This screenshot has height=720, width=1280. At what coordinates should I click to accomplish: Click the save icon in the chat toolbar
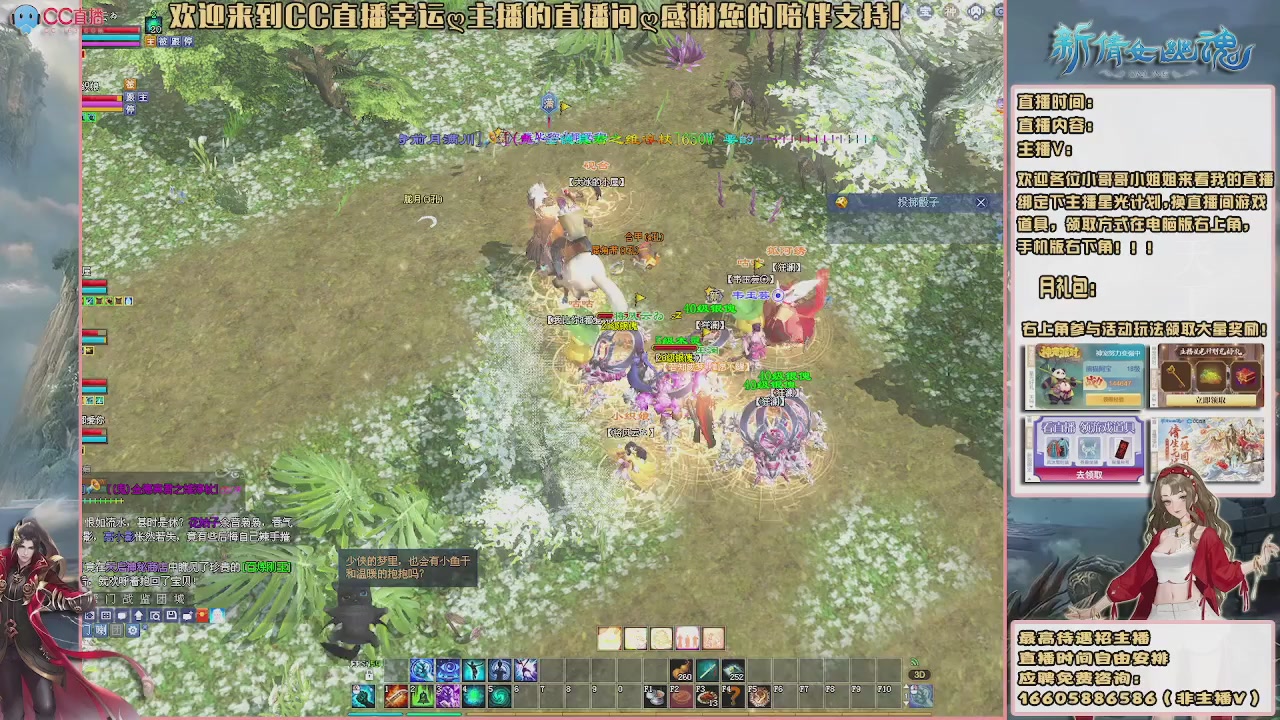[x=171, y=615]
